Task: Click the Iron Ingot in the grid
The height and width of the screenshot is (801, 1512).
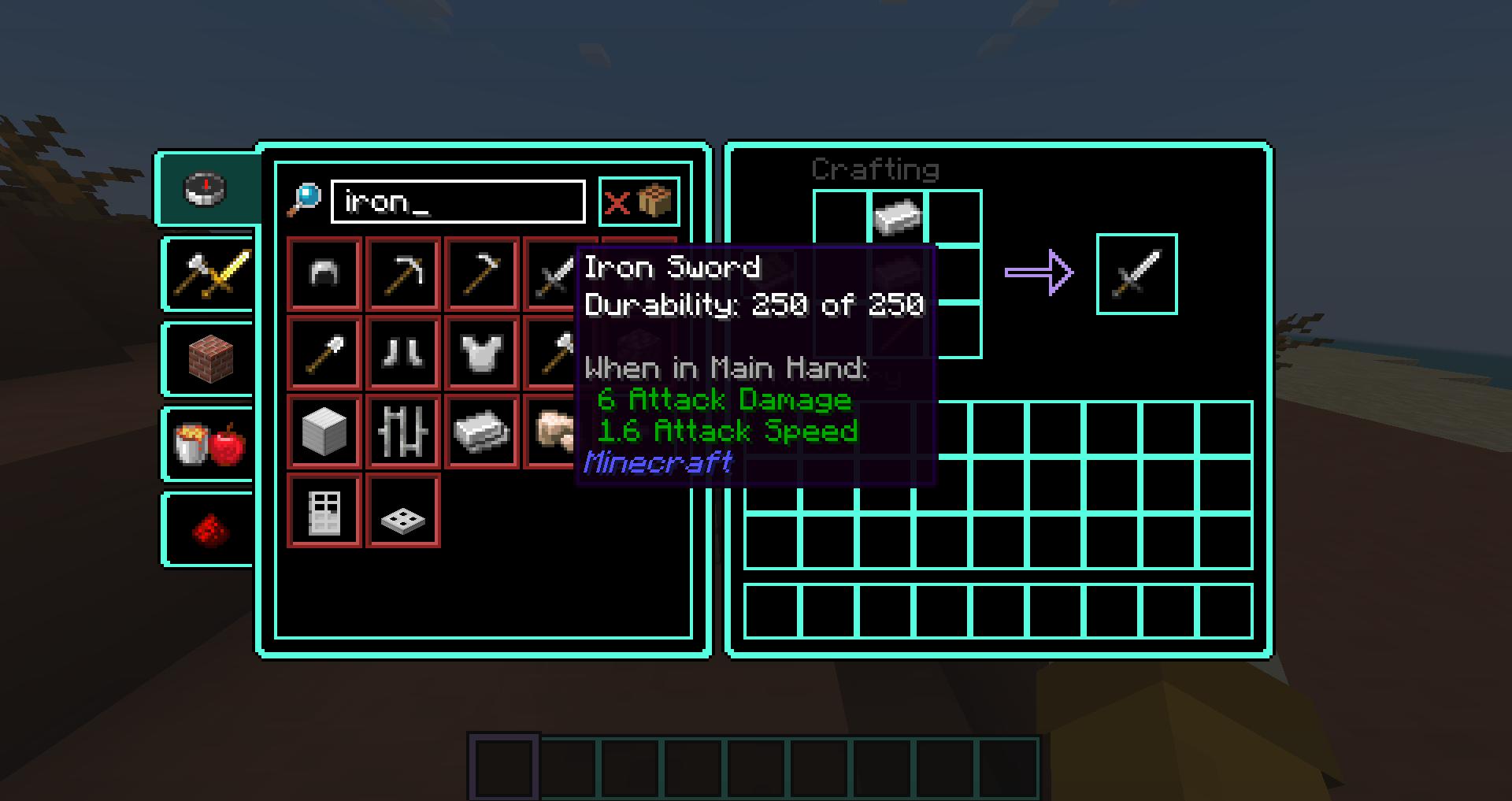Action: (481, 431)
